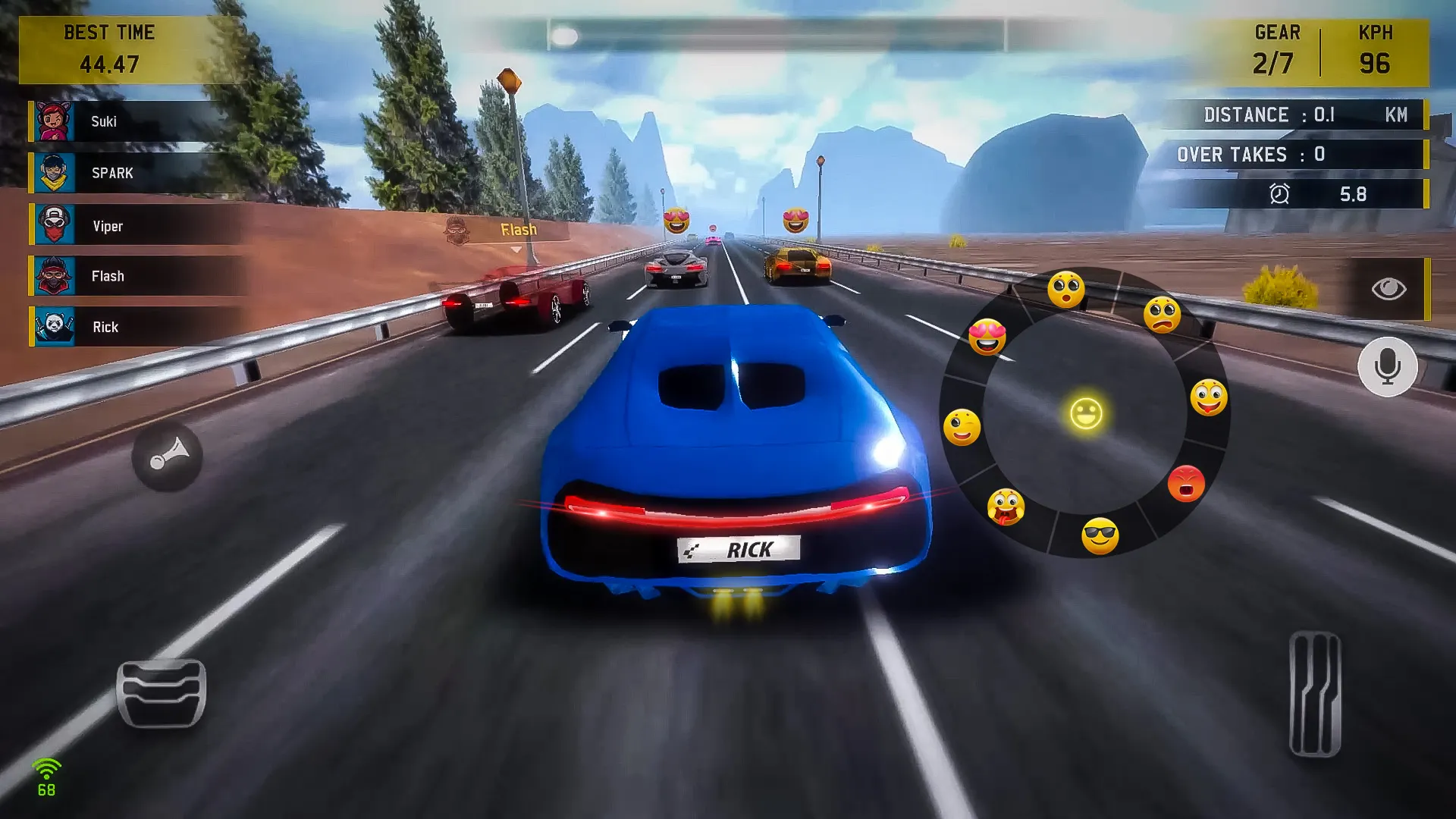Select Suki in the racer list
The image size is (1456, 819).
point(129,121)
